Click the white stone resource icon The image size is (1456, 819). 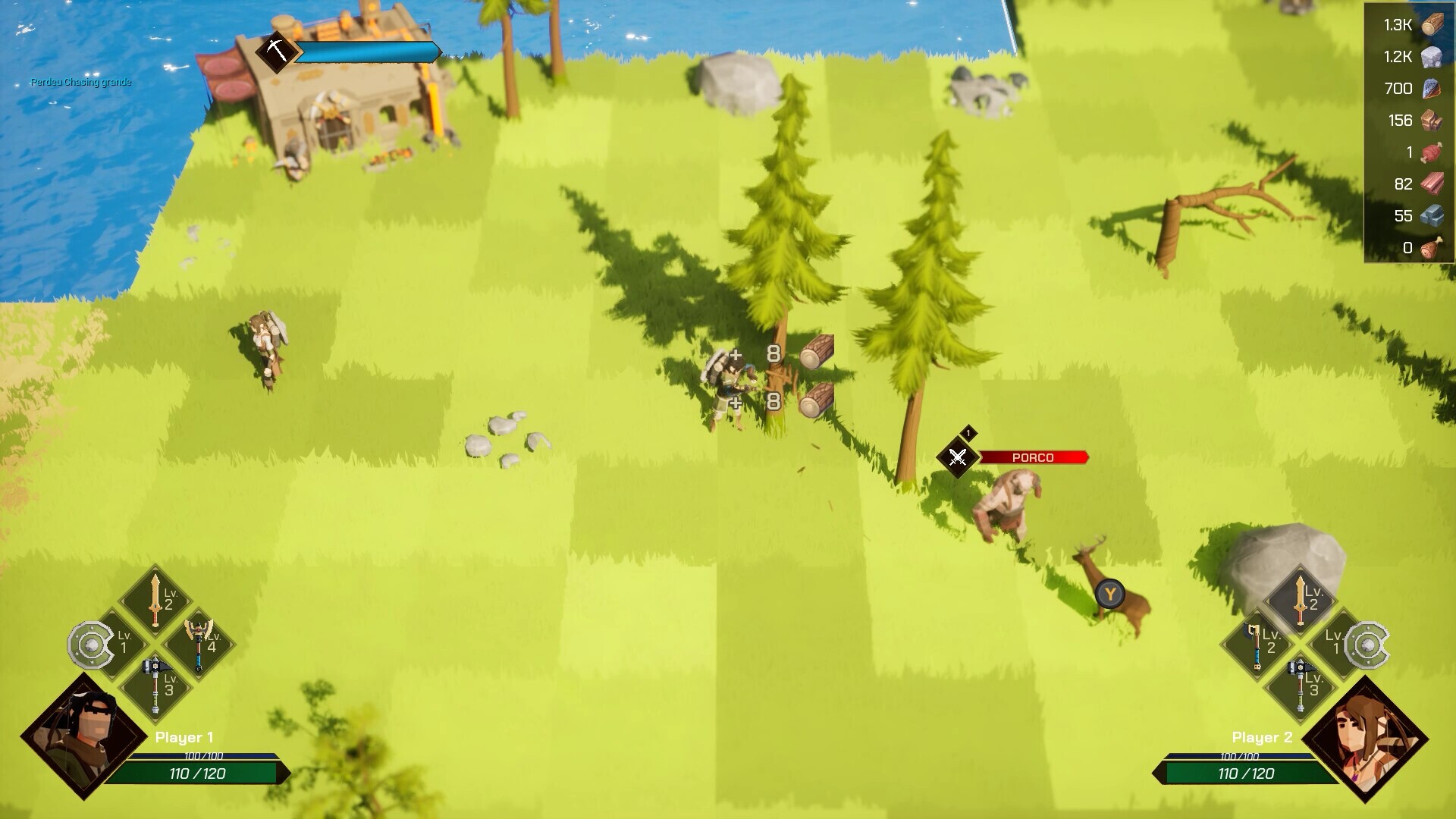pos(1432,57)
